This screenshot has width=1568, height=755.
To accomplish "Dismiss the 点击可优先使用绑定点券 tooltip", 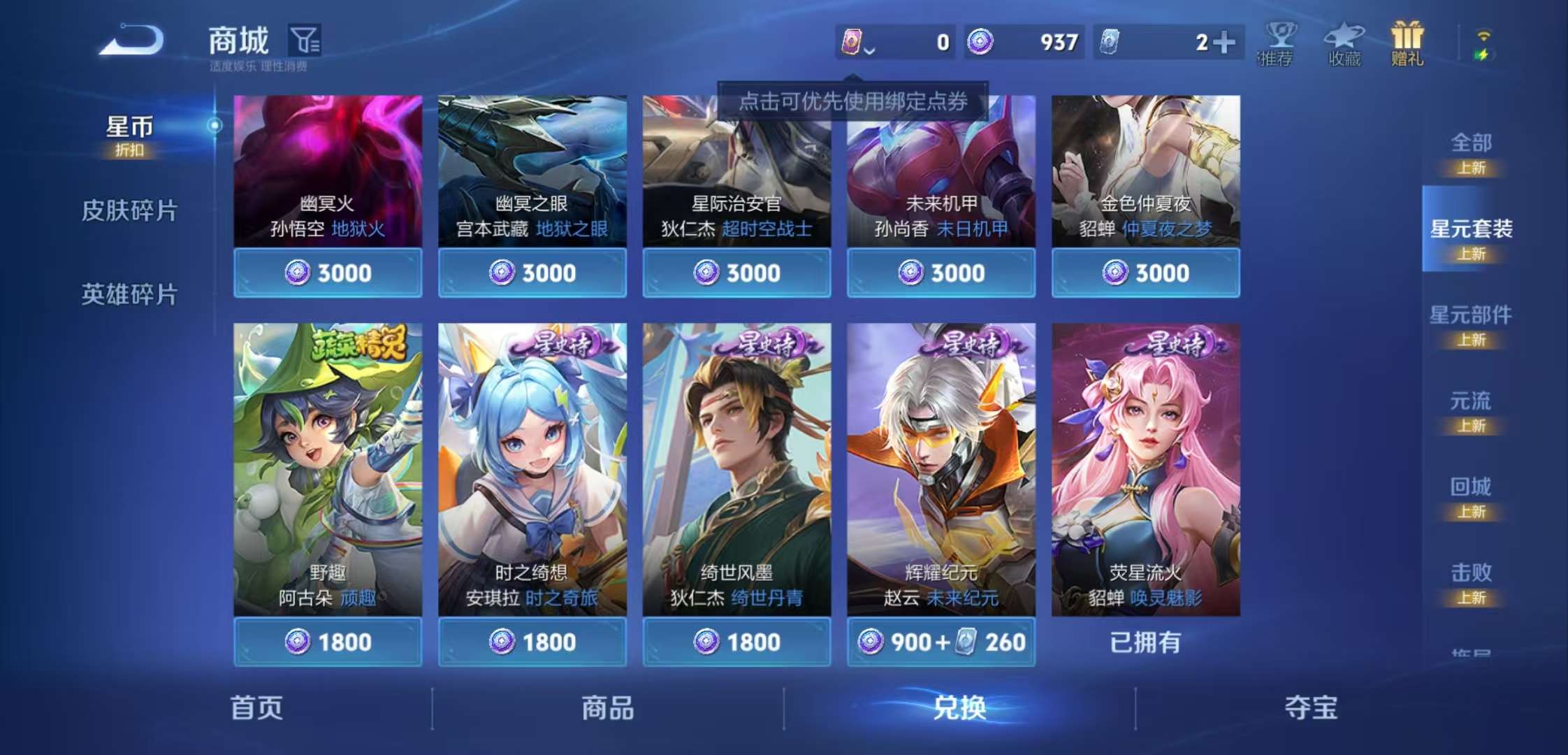I will click(x=853, y=102).
